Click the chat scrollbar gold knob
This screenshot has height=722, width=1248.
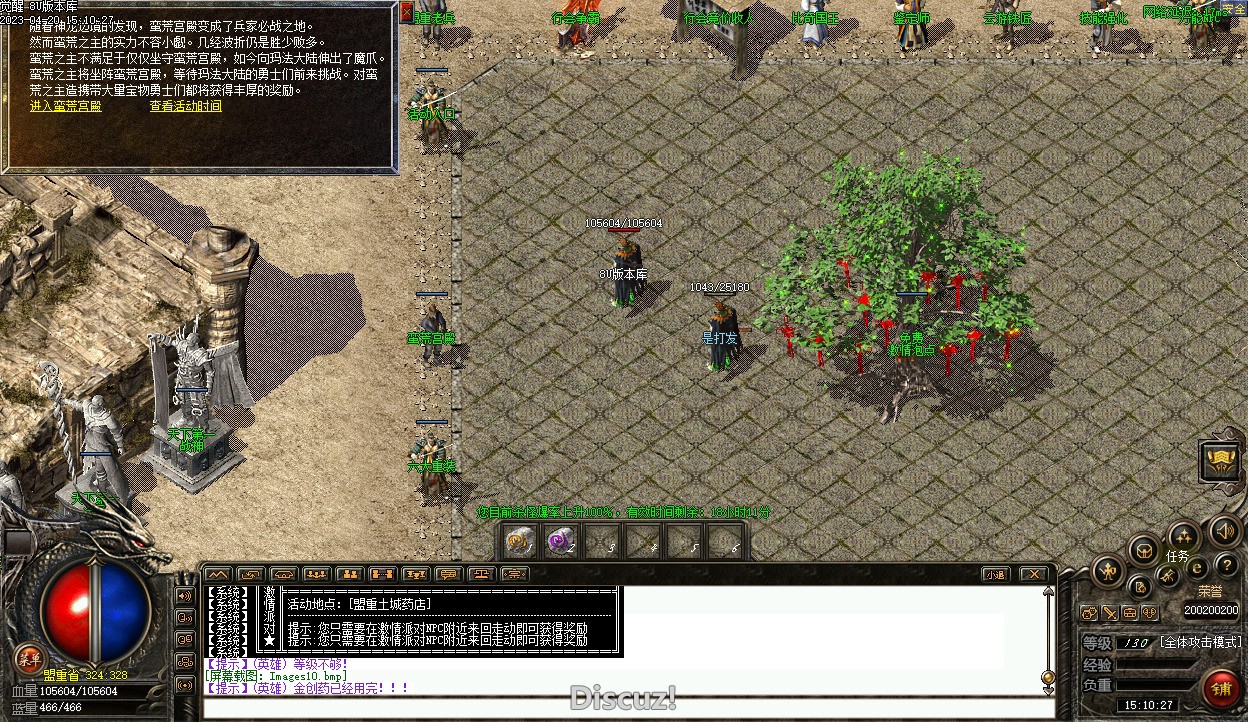tap(1047, 678)
